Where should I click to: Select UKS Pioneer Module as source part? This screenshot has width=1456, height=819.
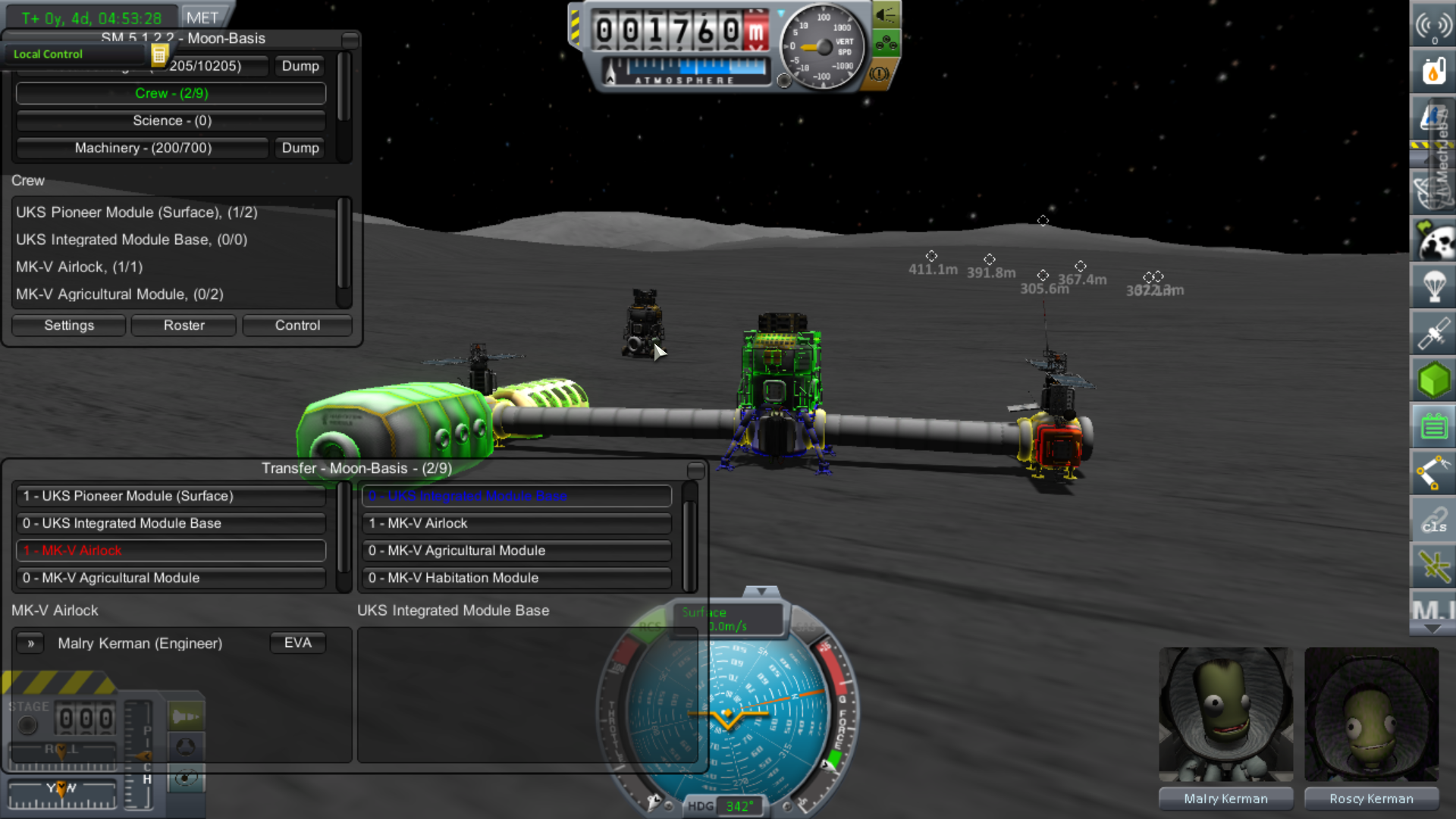171,496
